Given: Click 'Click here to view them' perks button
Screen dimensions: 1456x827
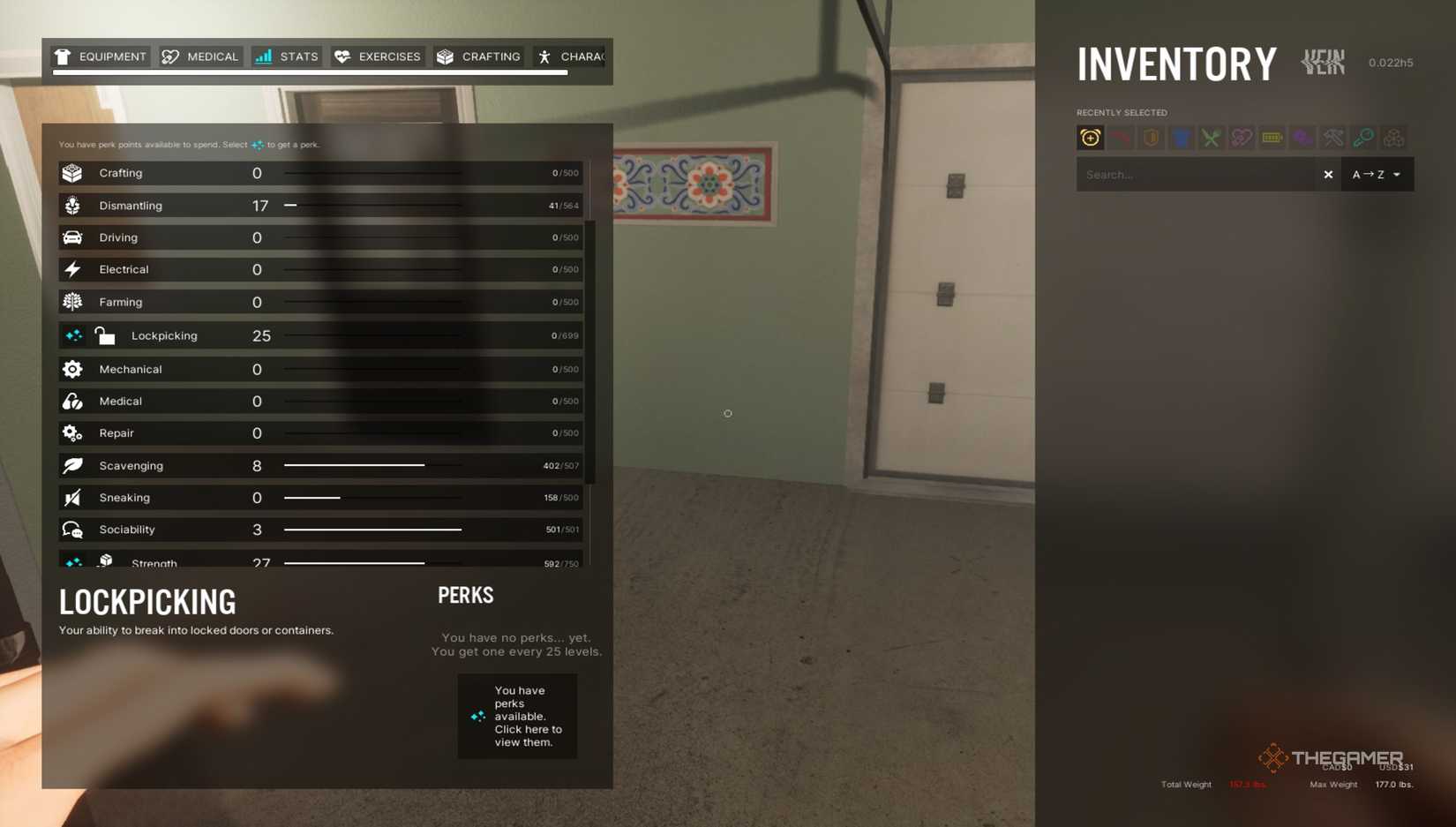Looking at the screenshot, I should click(x=517, y=716).
